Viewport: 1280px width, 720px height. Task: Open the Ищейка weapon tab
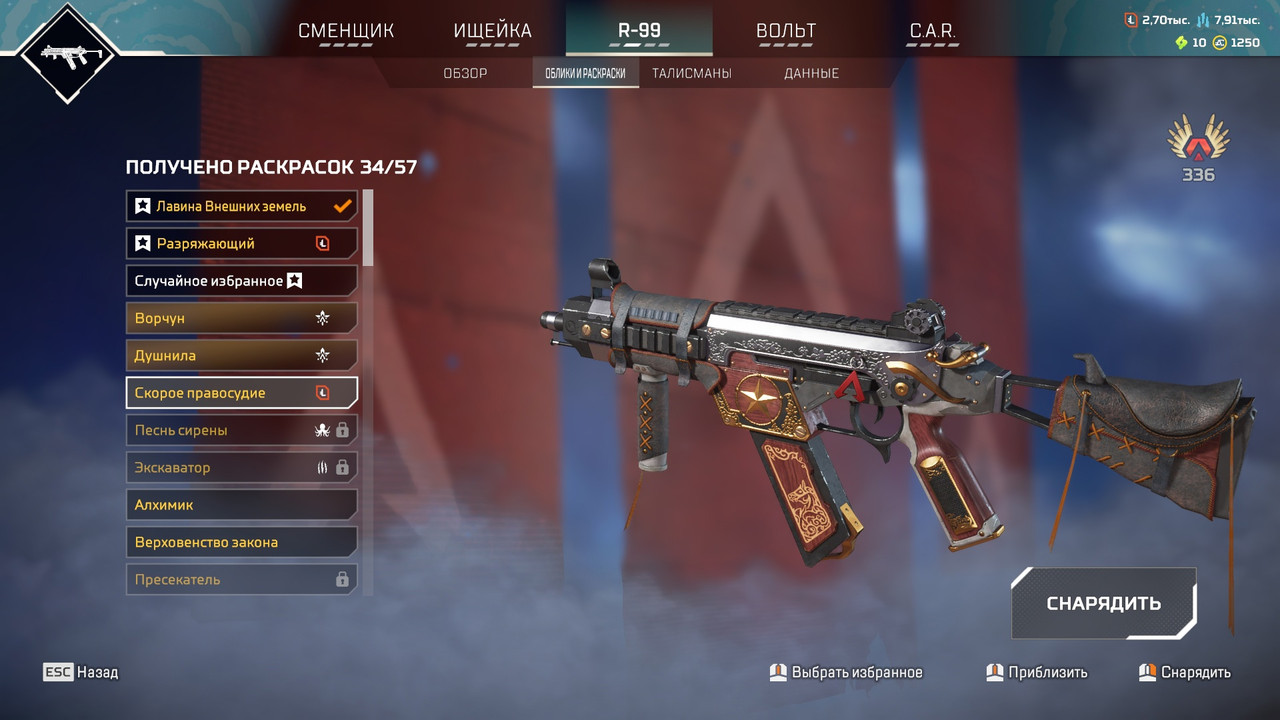click(x=493, y=31)
